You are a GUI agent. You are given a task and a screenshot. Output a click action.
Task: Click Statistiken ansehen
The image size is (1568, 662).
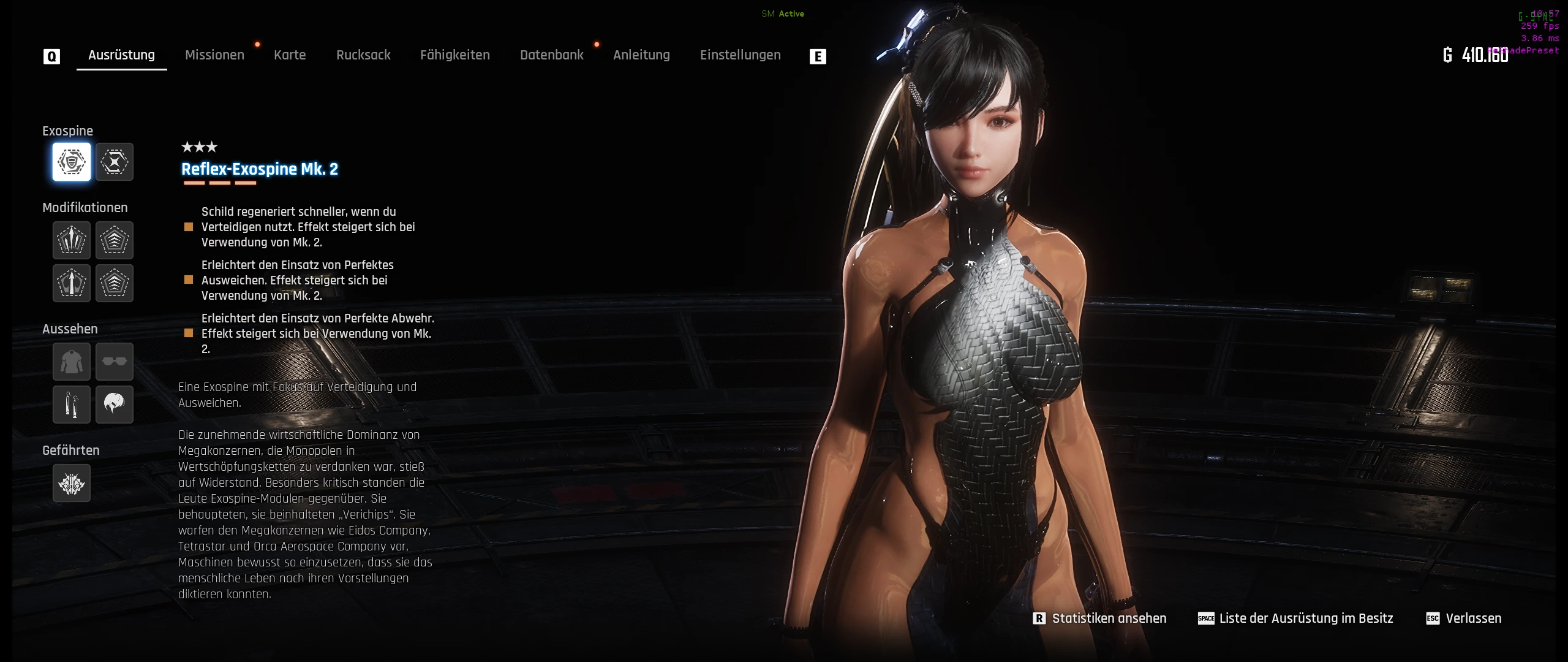coord(1100,618)
